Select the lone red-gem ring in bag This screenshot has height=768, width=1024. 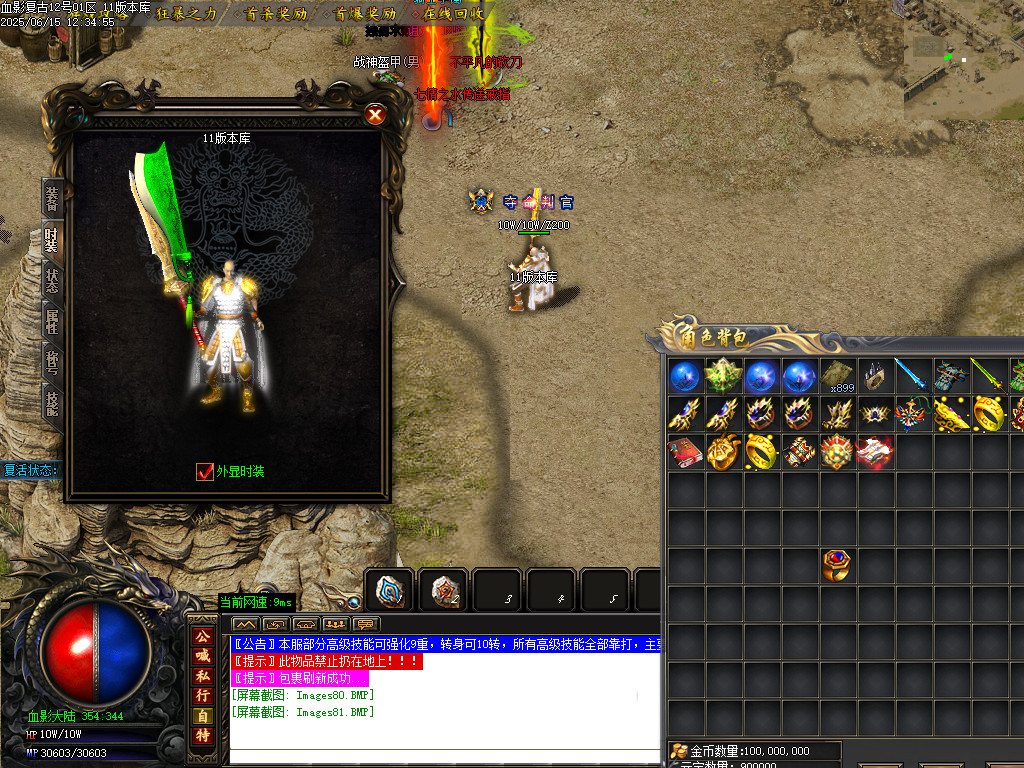838,566
